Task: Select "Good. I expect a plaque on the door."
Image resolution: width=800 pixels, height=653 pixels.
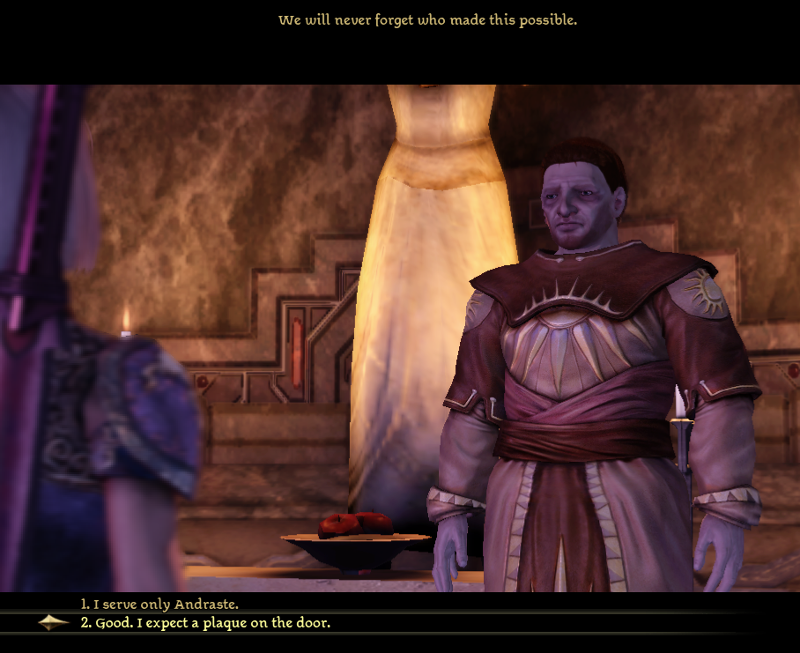Action: tap(206, 623)
